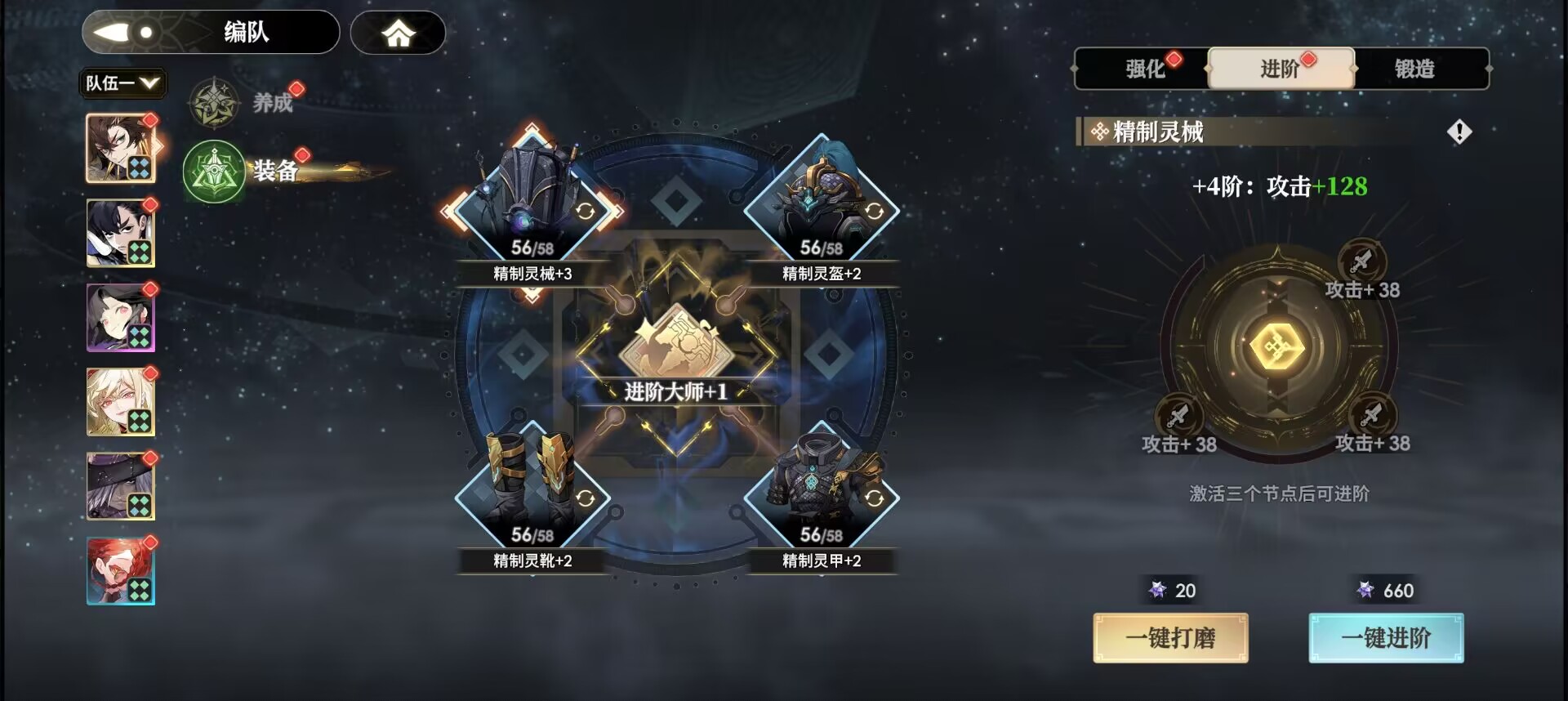The width and height of the screenshot is (1568, 701).
Task: Select the red-haired character portrait
Action: click(121, 571)
